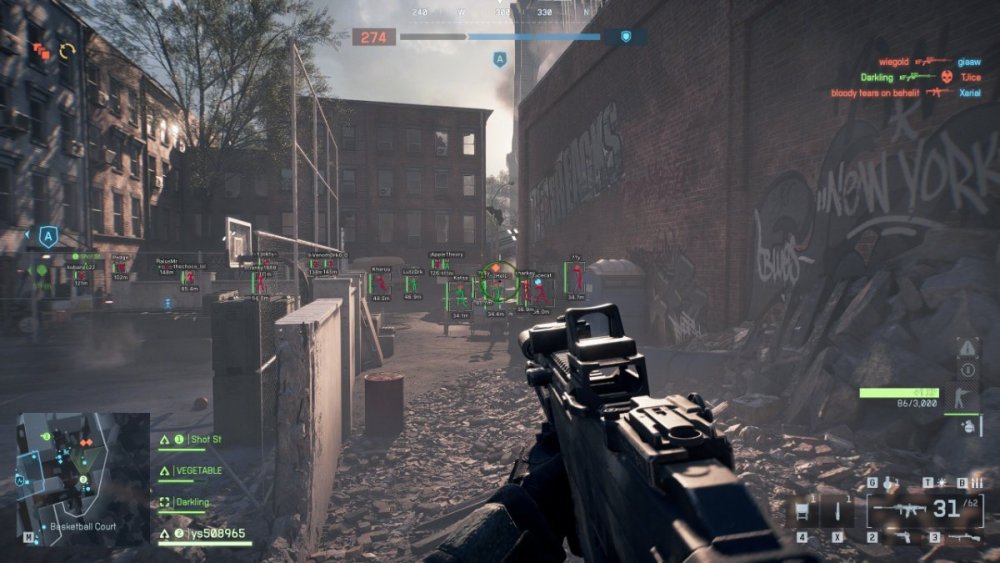
Task: Click the objective A marker below compass
Action: pos(499,60)
